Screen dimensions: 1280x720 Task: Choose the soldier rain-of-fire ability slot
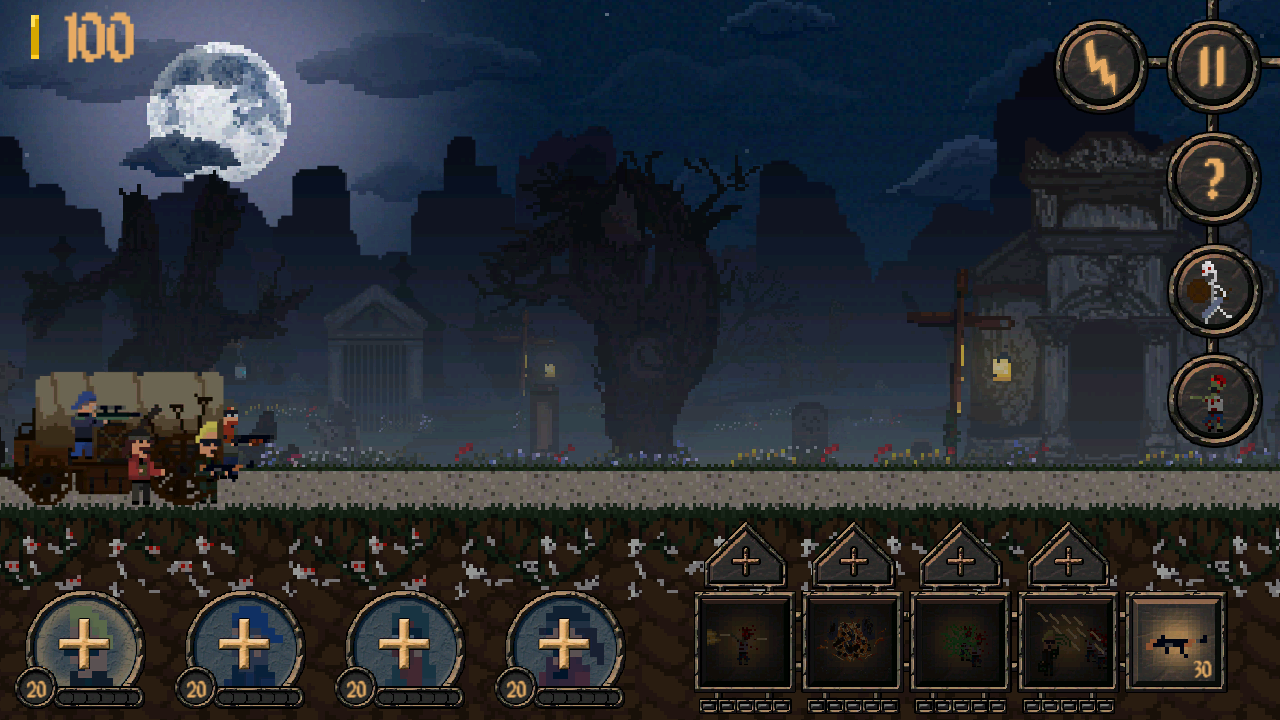(1068, 642)
